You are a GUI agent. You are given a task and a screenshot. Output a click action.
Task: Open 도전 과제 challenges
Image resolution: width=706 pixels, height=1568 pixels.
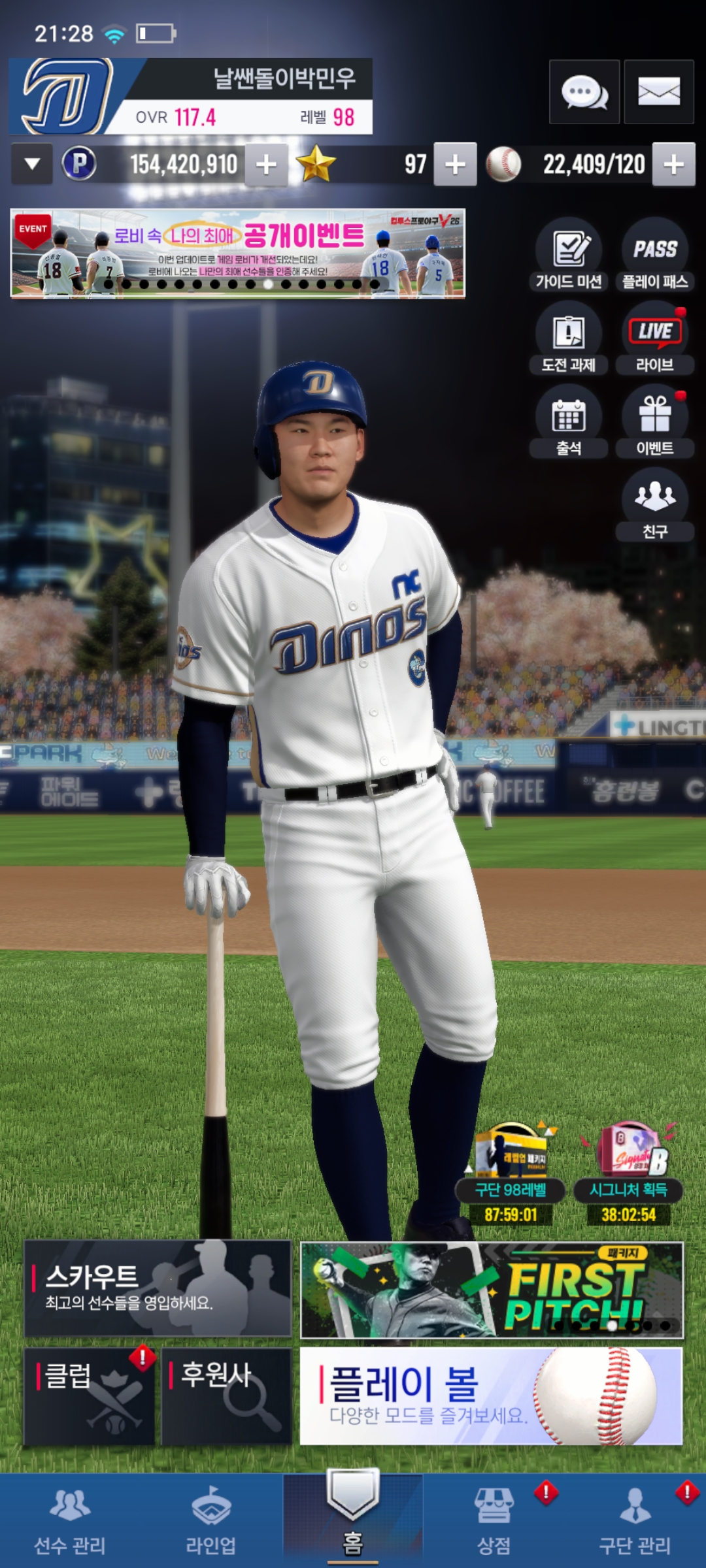tap(569, 338)
